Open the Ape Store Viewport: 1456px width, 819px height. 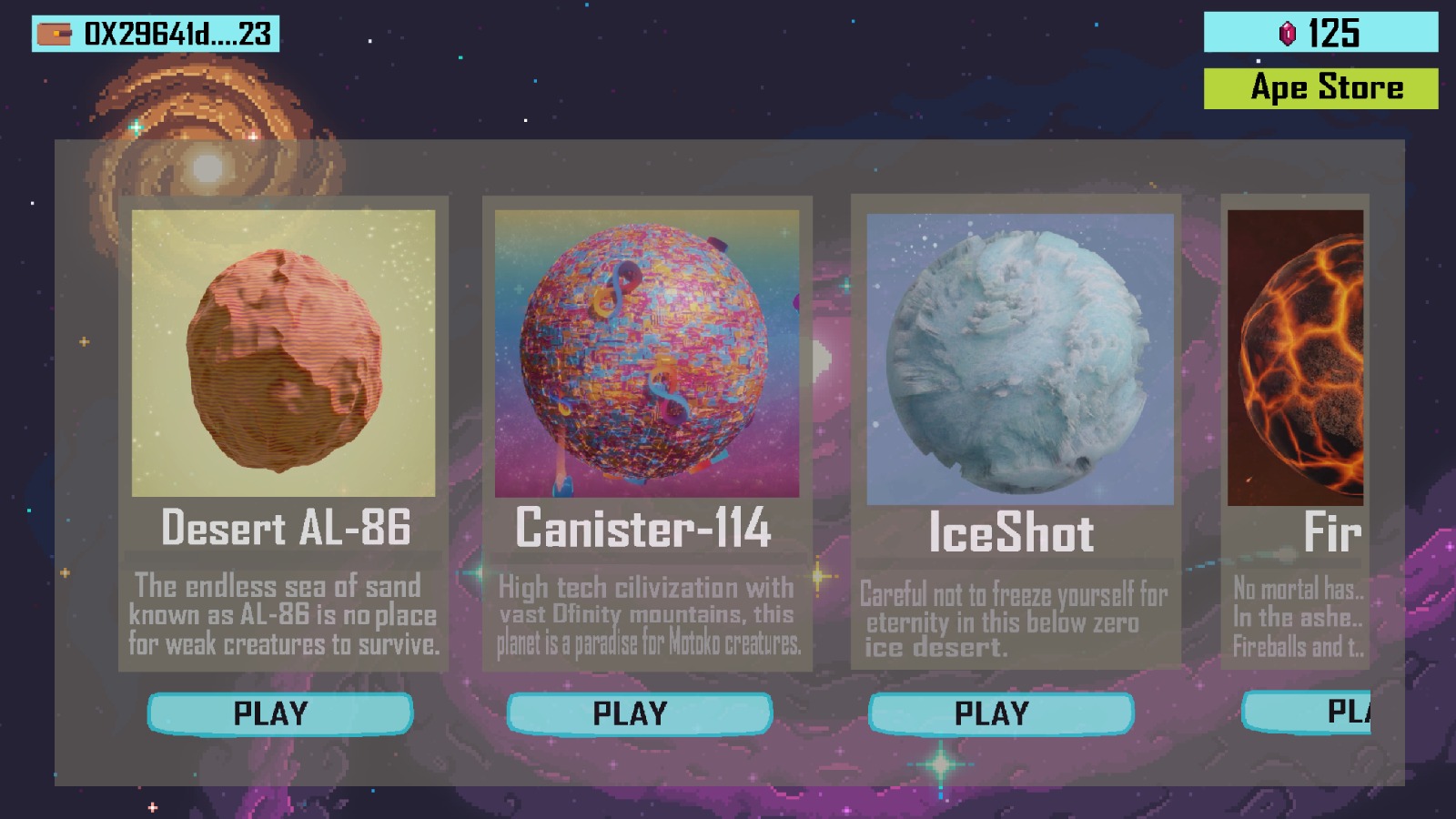[x=1320, y=88]
